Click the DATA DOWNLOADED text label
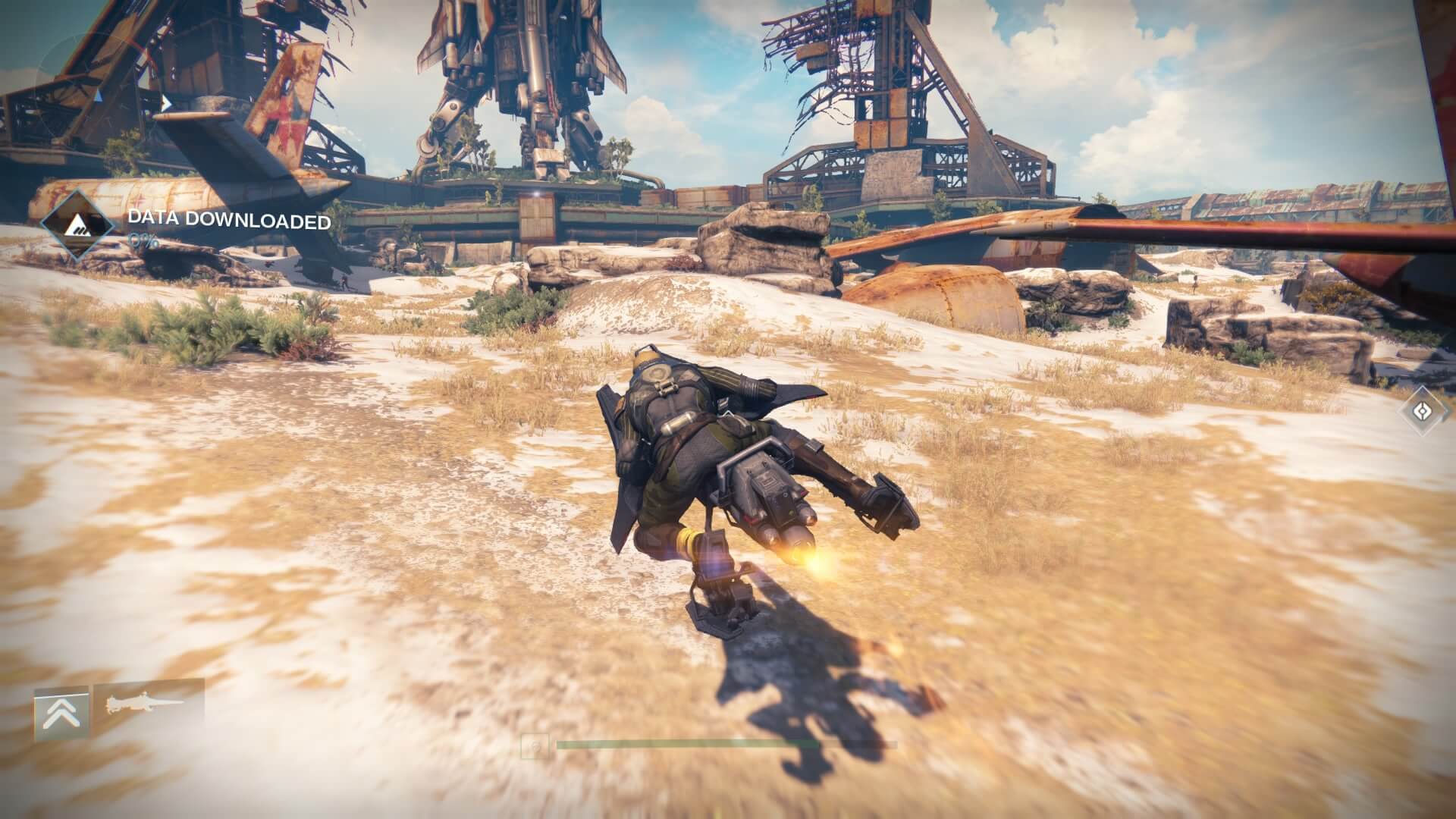1456x819 pixels. tap(230, 223)
